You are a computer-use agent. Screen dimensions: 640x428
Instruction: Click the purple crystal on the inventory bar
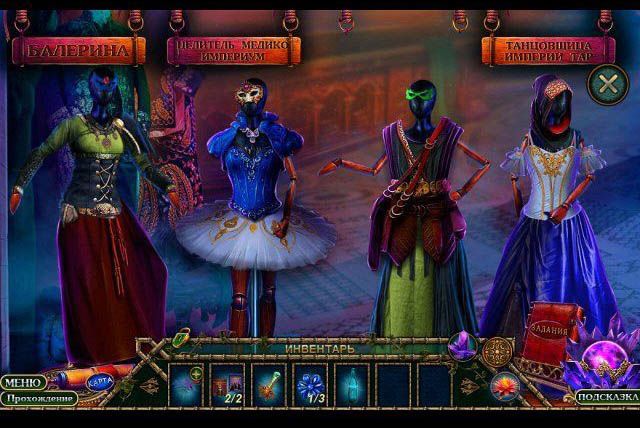pos(463,346)
